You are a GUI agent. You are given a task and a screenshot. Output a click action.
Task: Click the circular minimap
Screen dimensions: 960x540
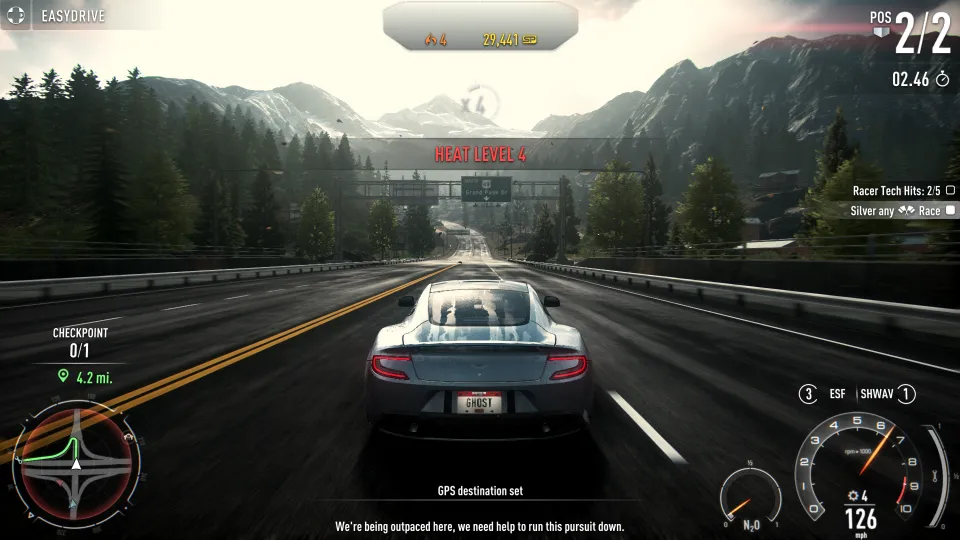75,465
